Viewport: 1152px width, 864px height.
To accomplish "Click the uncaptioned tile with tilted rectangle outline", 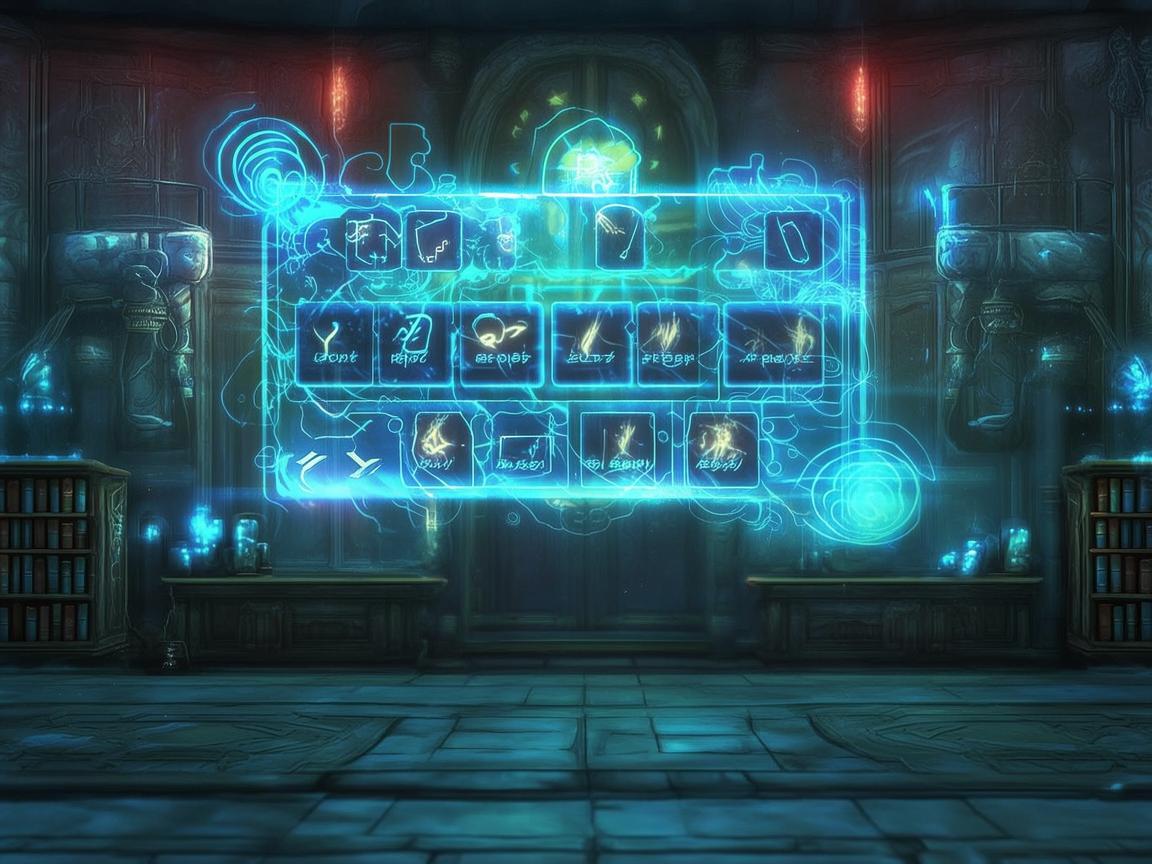I will click(x=793, y=241).
